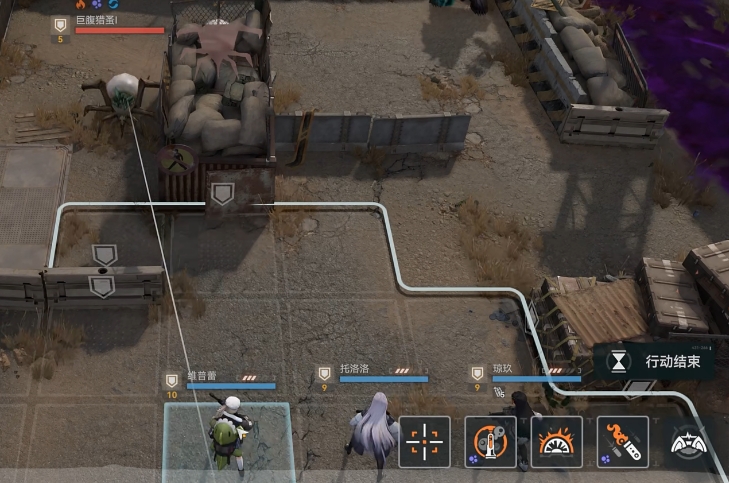The width and height of the screenshot is (729, 483).
Task: Open the round winged emblem button
Action: click(x=690, y=443)
